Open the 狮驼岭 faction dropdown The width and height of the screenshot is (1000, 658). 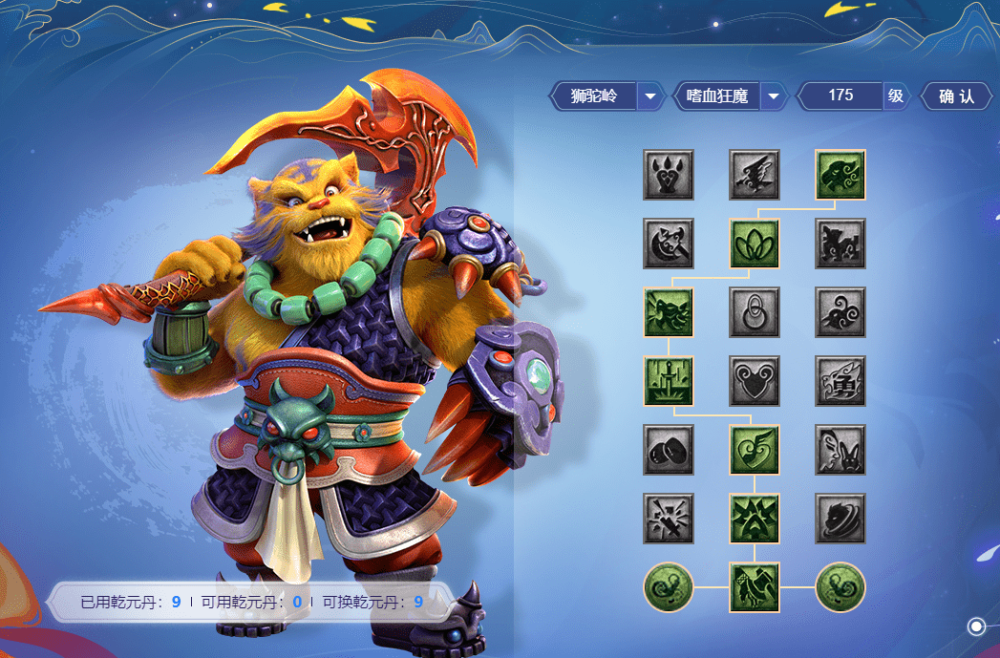coord(651,97)
